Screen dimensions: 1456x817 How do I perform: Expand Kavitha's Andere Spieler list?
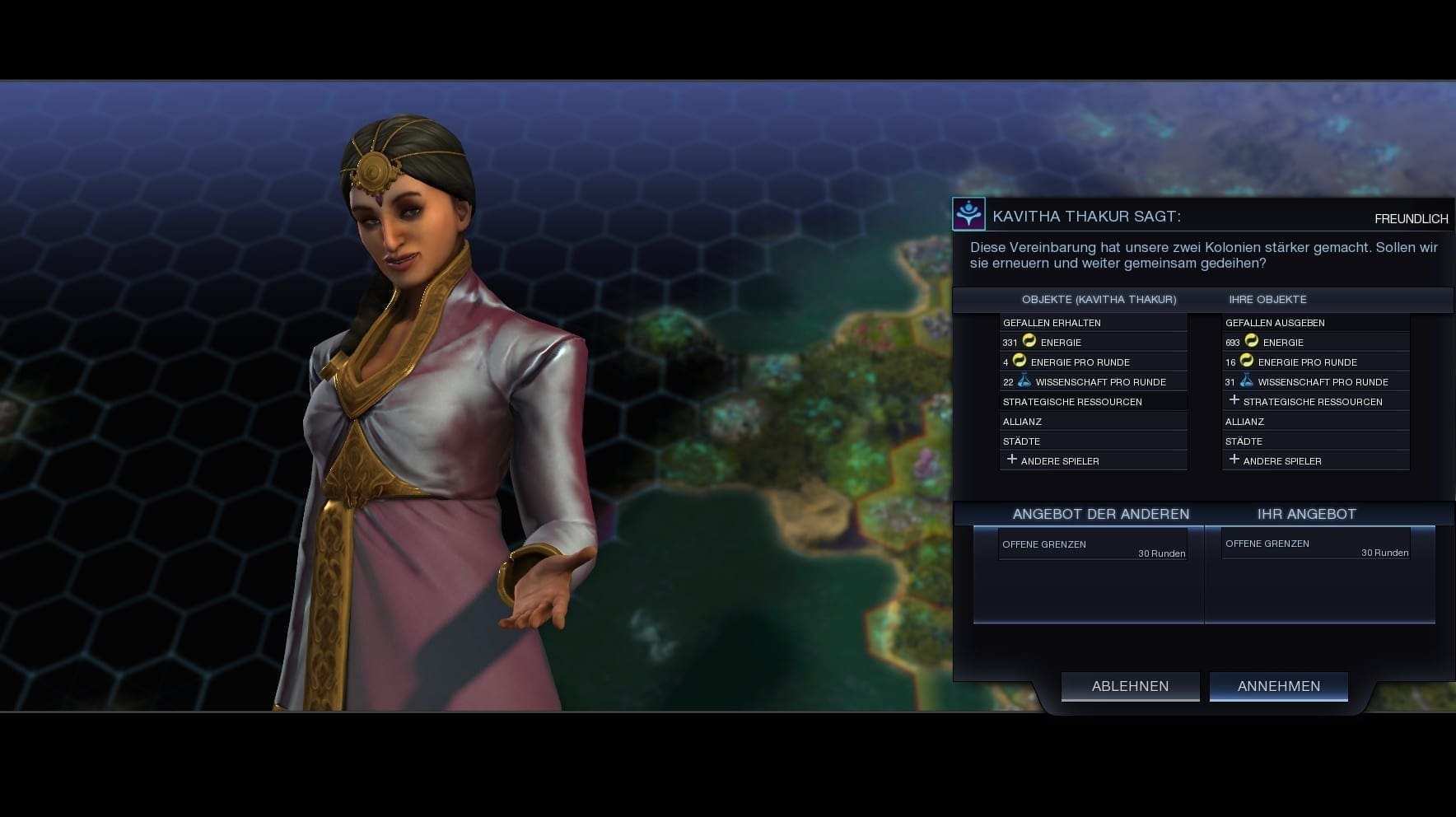tap(1093, 460)
